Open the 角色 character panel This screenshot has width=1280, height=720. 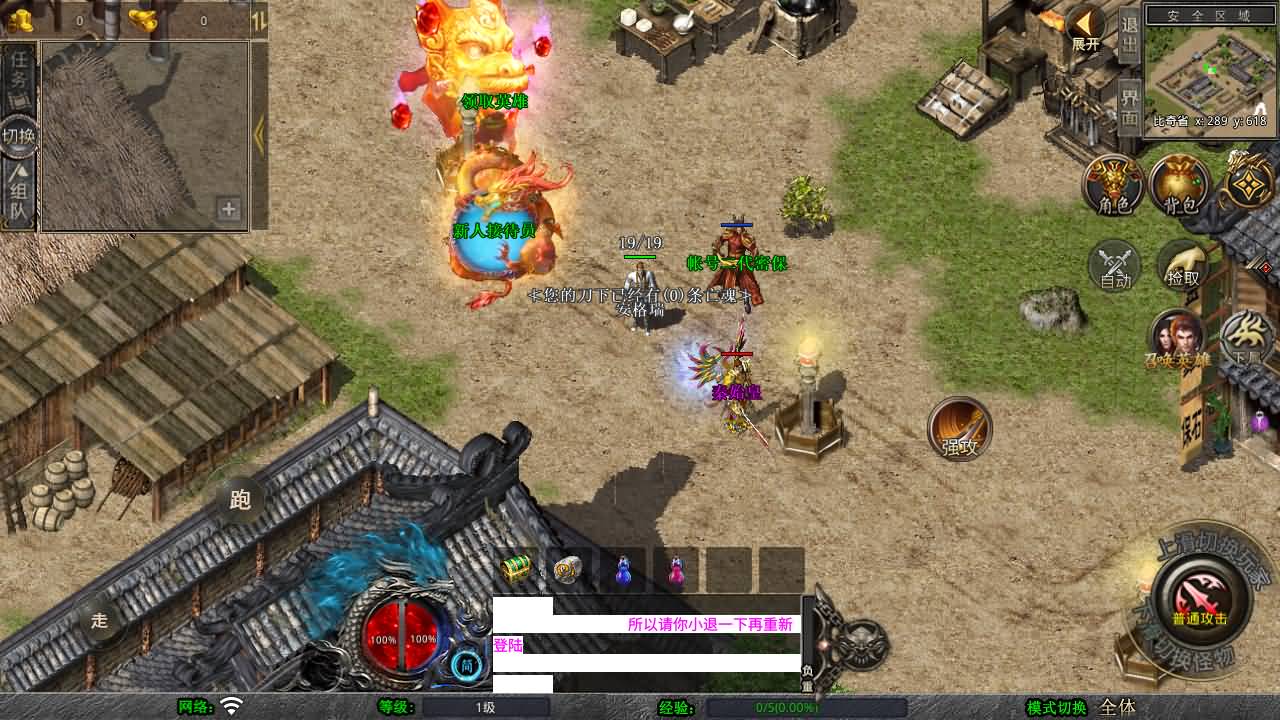click(x=1114, y=186)
